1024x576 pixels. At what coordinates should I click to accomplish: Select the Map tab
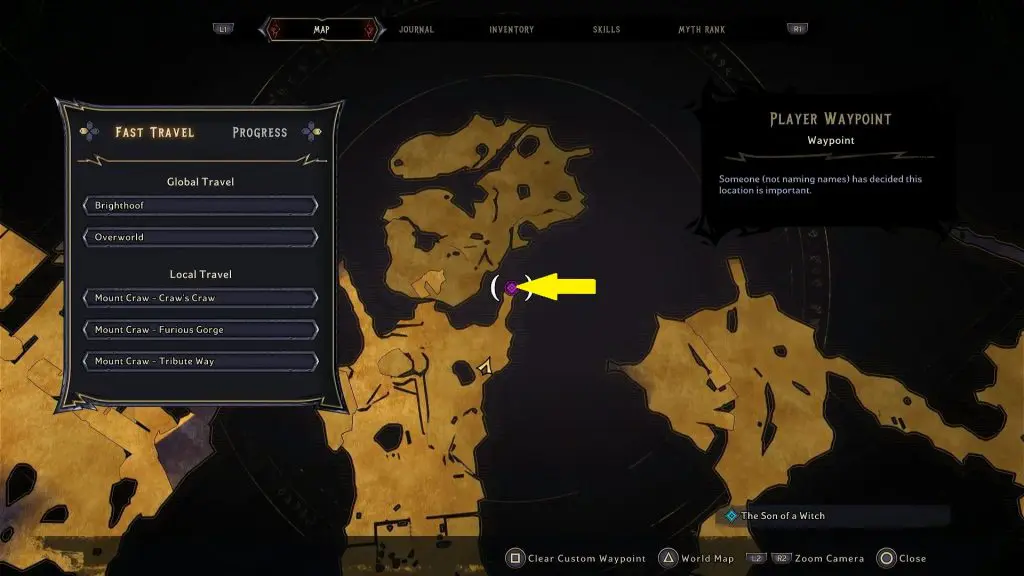coord(321,30)
